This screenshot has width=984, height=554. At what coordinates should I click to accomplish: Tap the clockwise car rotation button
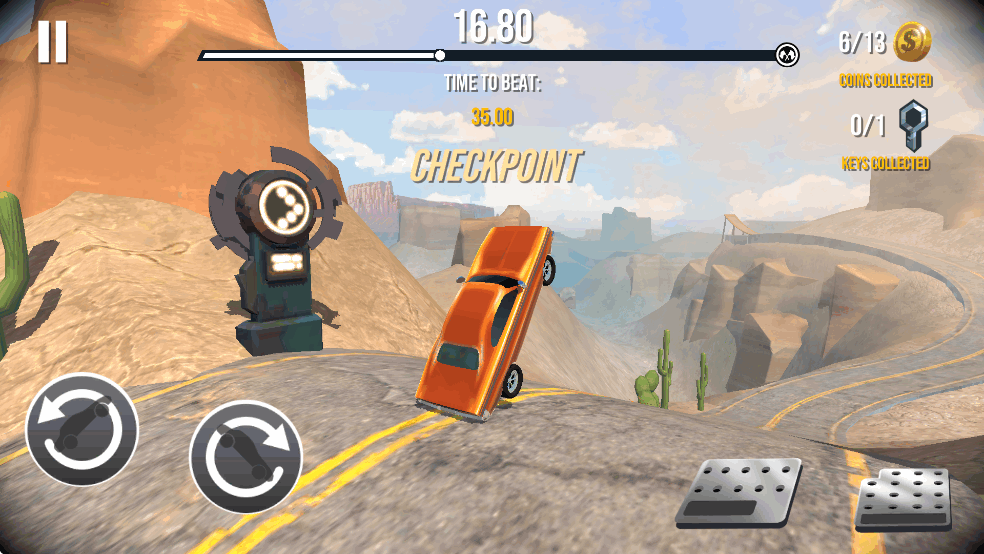[246, 456]
